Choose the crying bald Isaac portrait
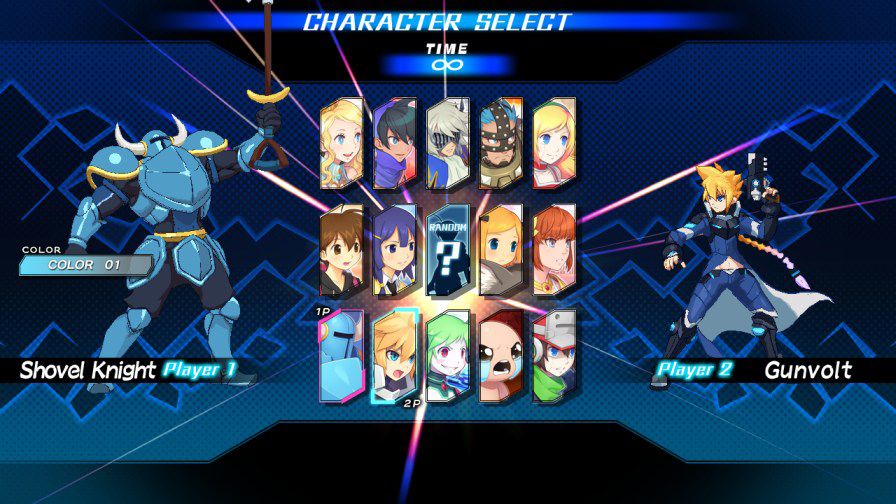The height and width of the screenshot is (504, 896). (x=500, y=357)
